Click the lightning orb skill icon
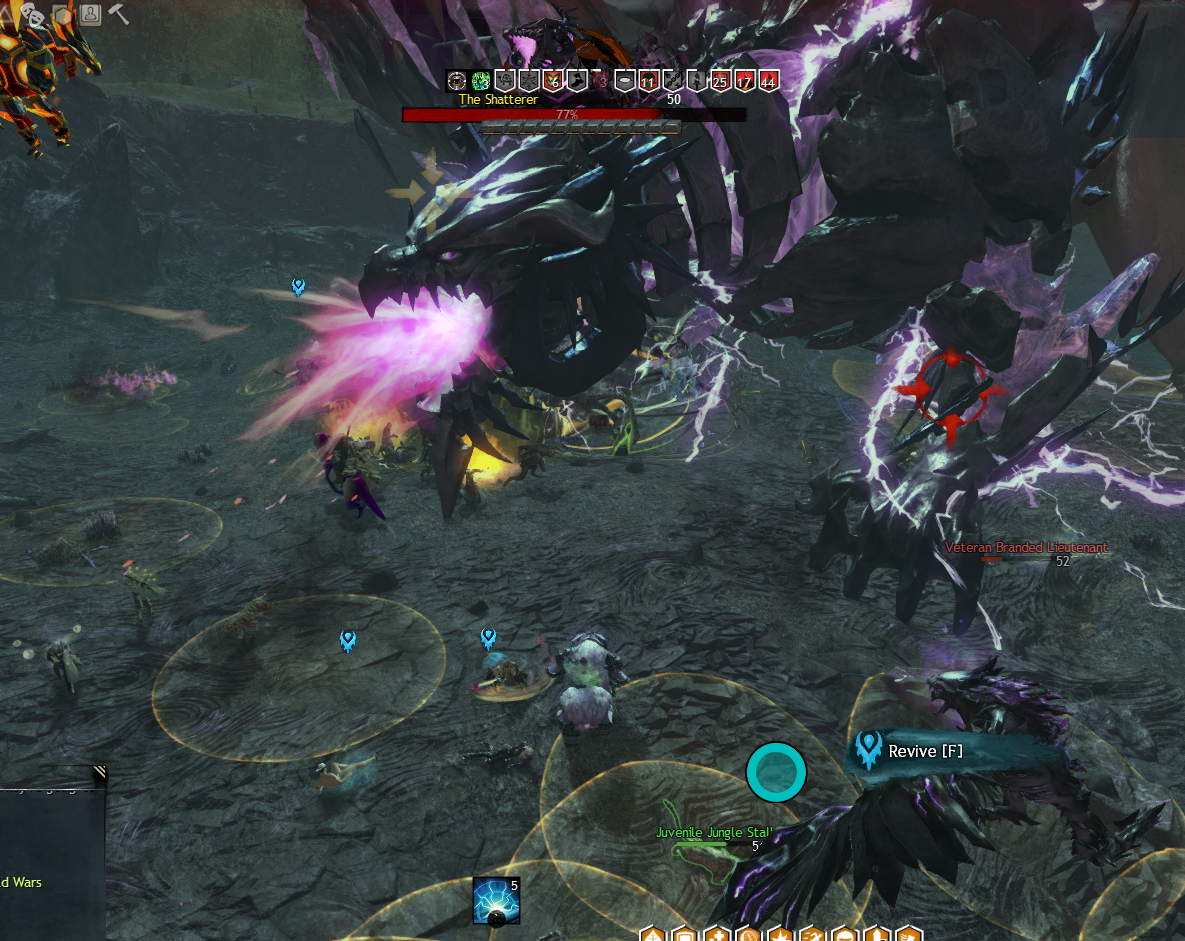The height and width of the screenshot is (941, 1185). (496, 900)
